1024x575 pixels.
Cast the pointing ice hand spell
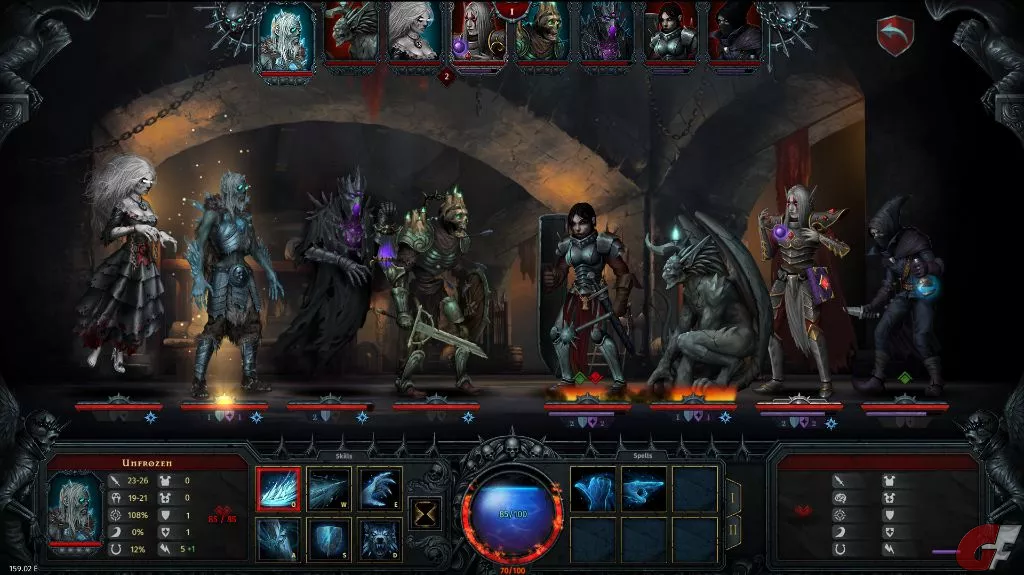pos(644,489)
